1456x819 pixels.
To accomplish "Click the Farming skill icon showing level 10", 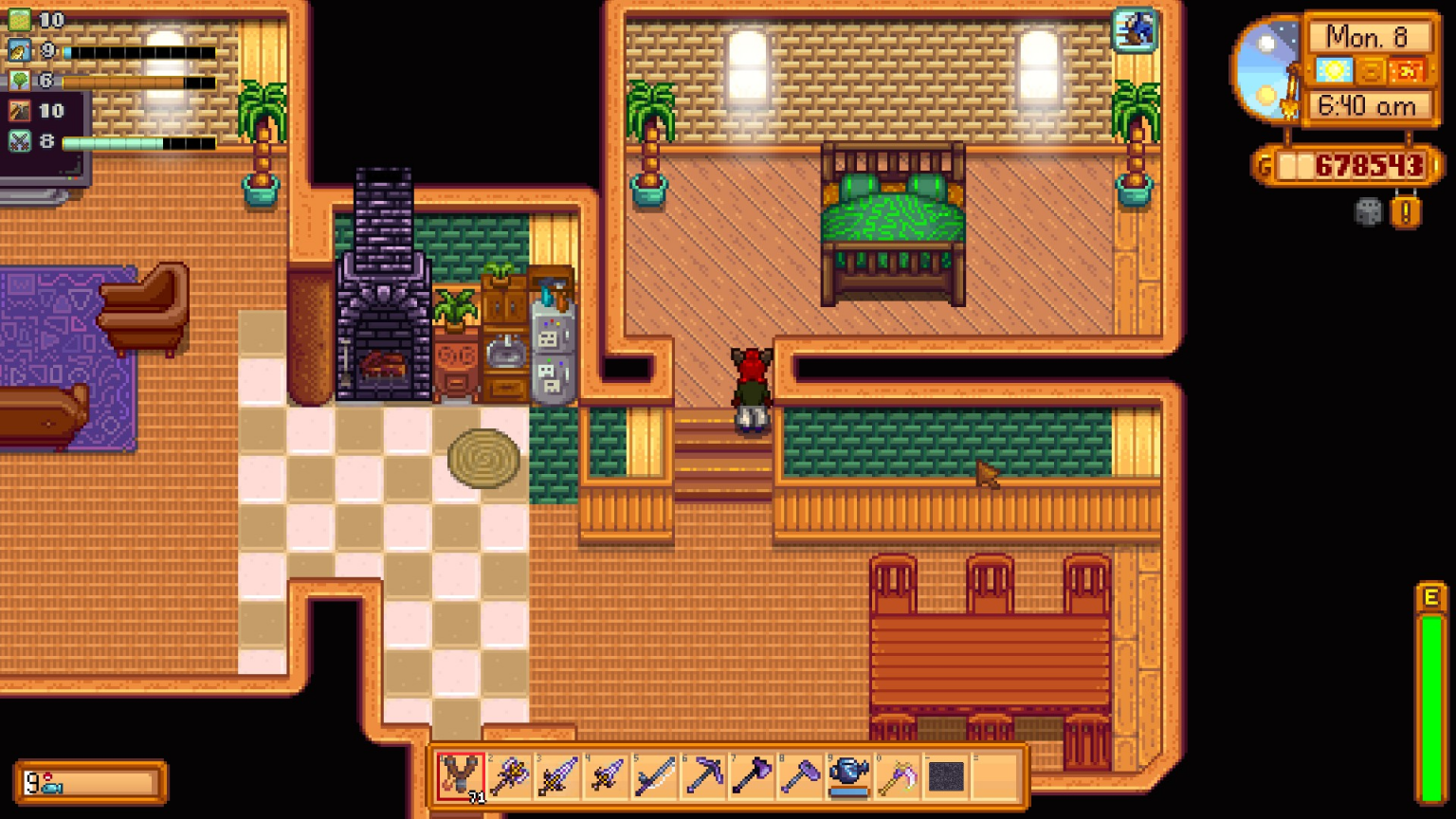I will point(19,18).
